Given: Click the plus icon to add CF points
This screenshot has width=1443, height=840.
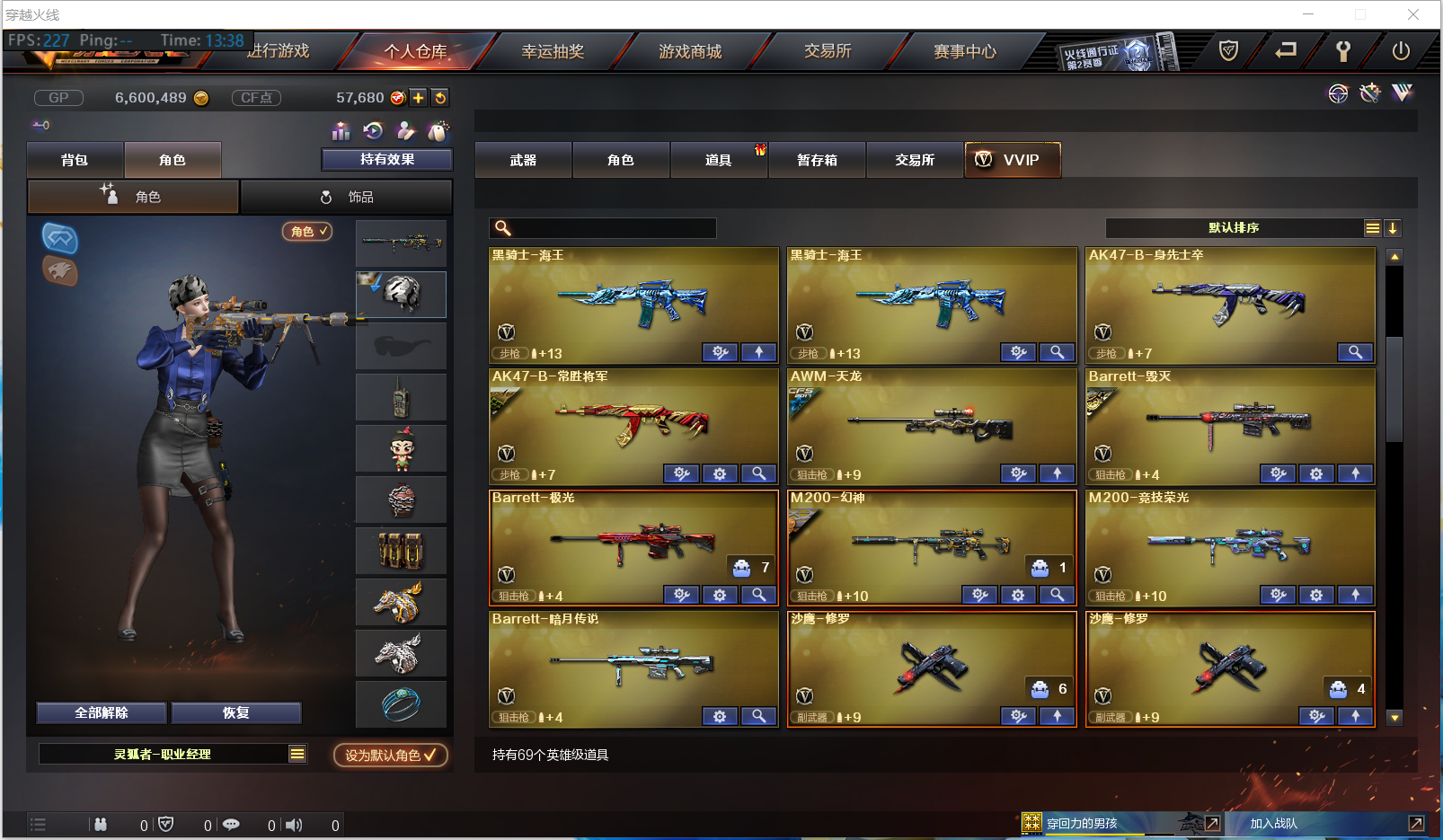Looking at the screenshot, I should point(418,98).
